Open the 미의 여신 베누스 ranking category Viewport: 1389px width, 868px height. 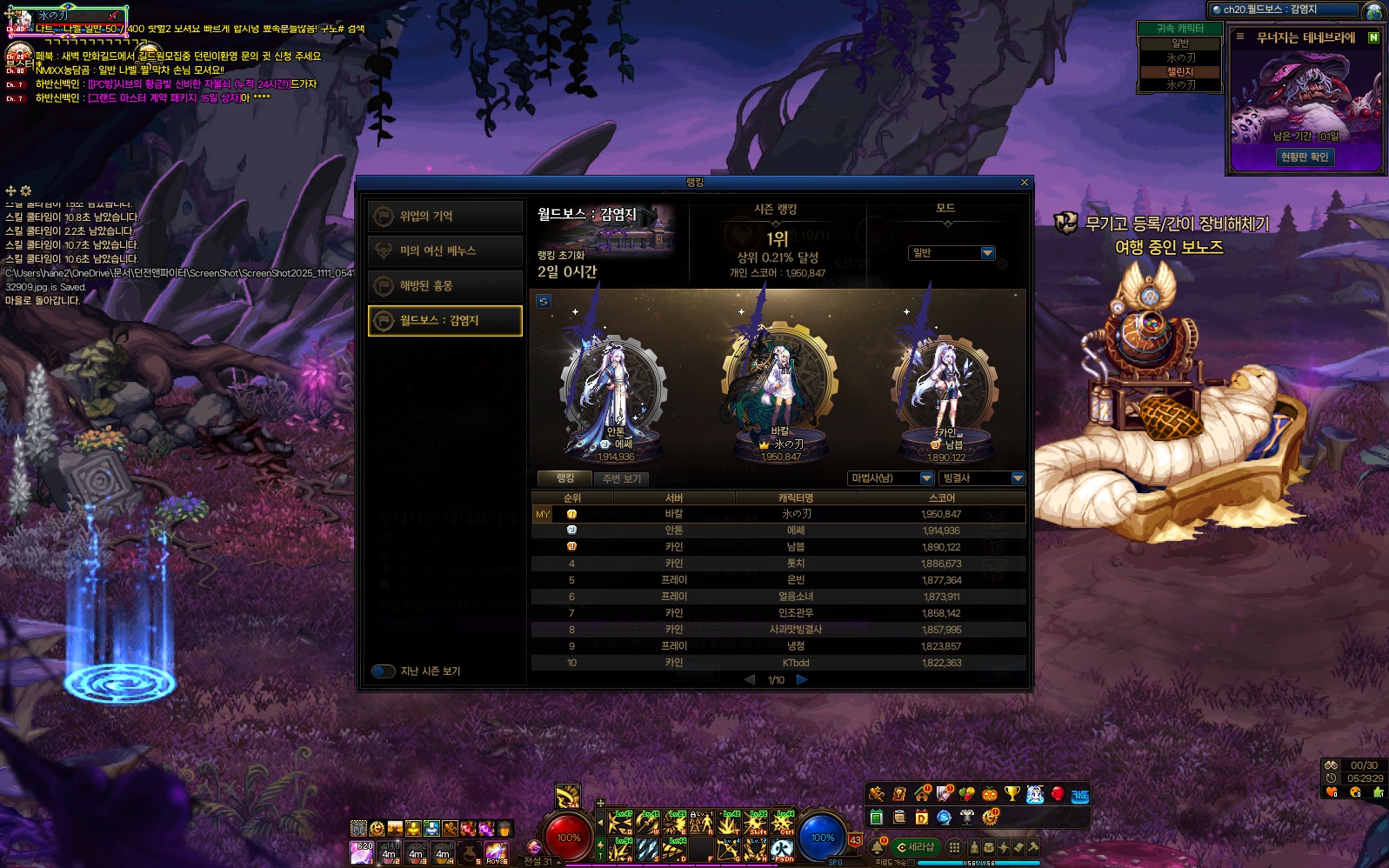pyautogui.click(x=444, y=250)
